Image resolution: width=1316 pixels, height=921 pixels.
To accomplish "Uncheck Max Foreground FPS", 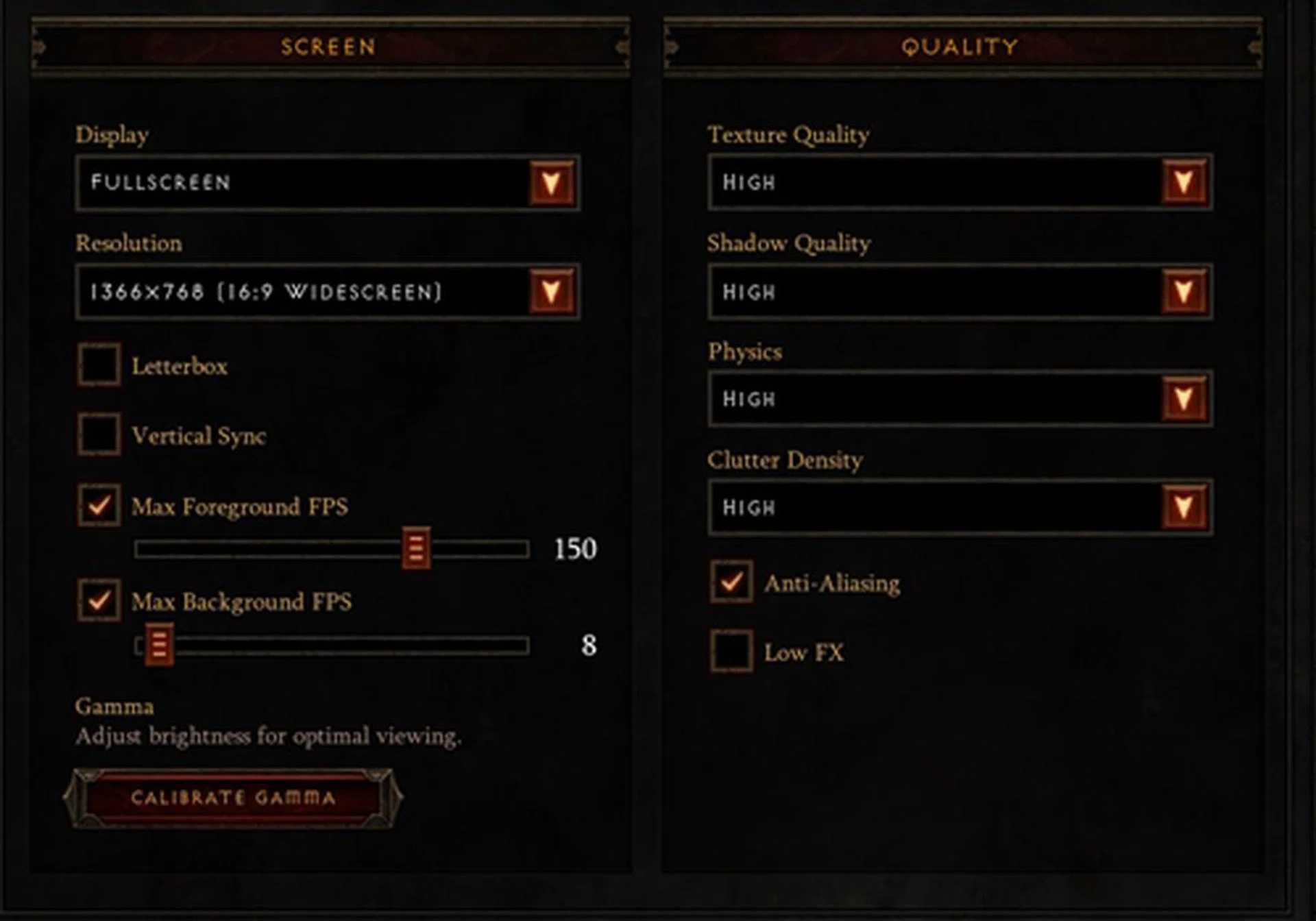I will click(x=99, y=506).
